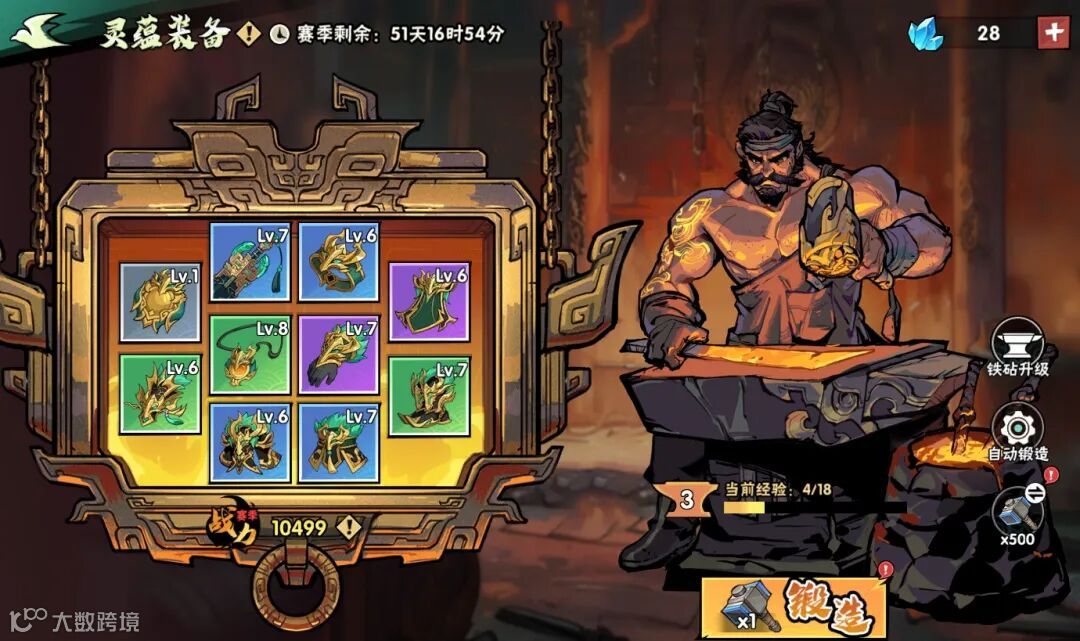Screen dimensions: 1080x641
Task: Tap the x500 hammer icon
Action: [x=1018, y=512]
